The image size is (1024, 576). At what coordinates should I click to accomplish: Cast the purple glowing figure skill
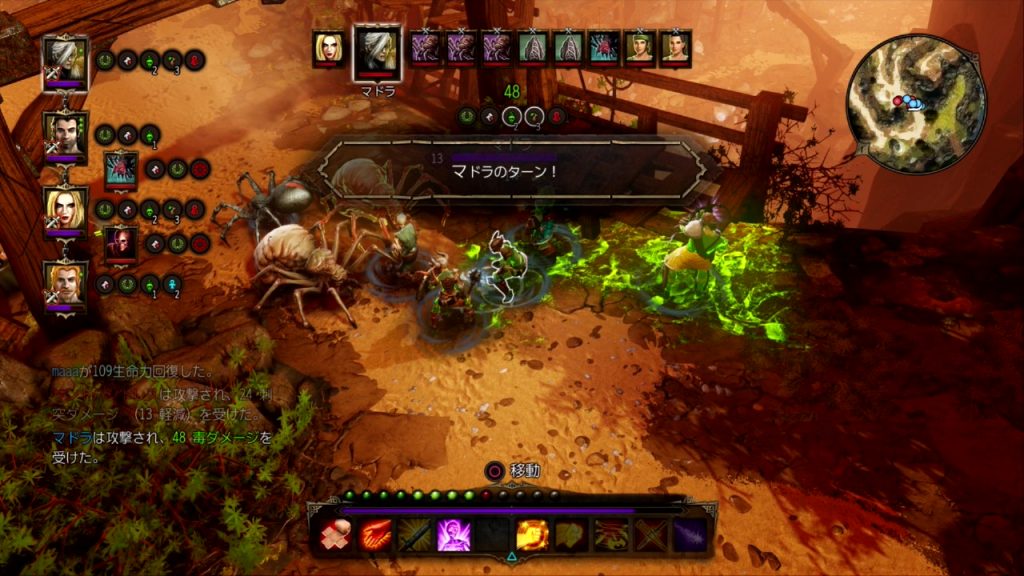(x=453, y=536)
